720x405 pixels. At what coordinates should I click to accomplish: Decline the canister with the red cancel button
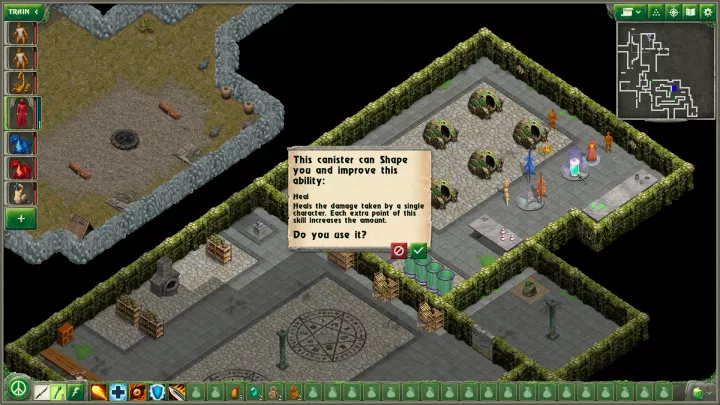pyautogui.click(x=399, y=251)
